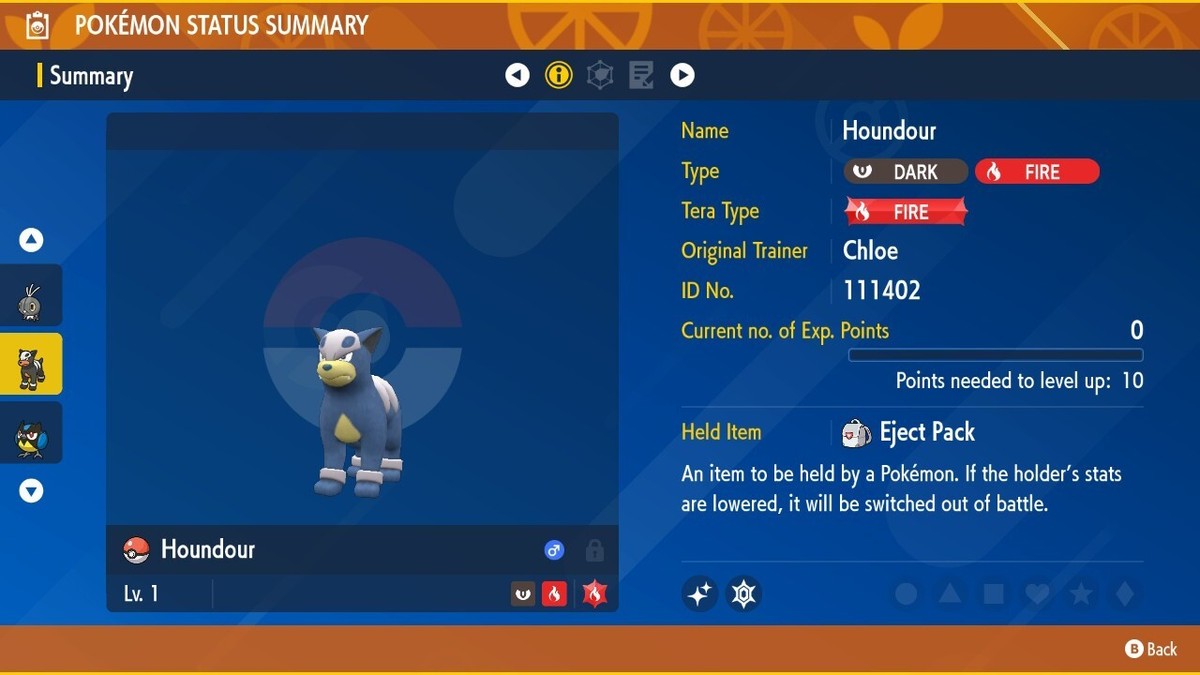This screenshot has height=675, width=1200.
Task: Toggle the square marking
Action: click(993, 594)
